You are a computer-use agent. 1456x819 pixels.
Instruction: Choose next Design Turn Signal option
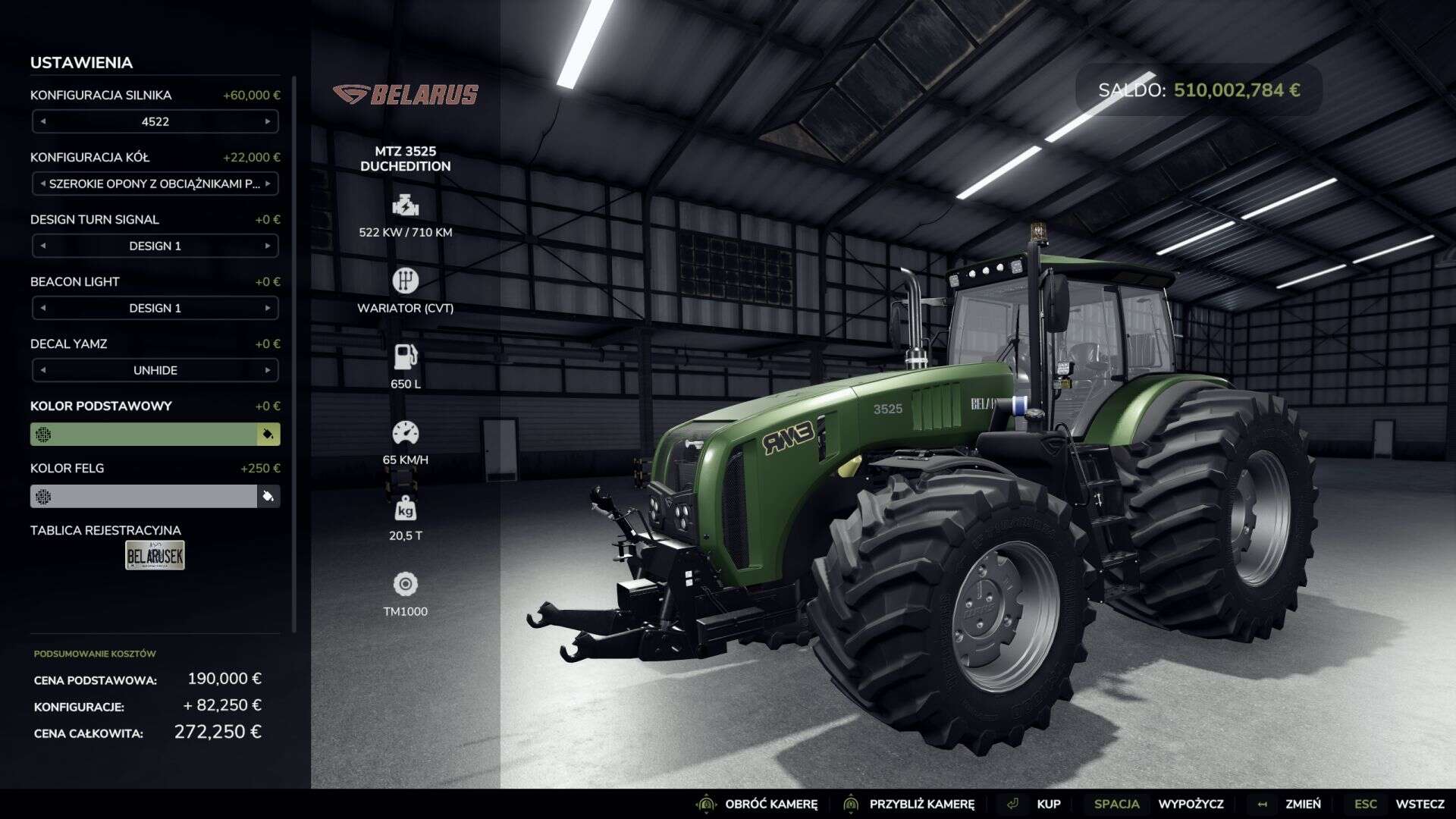click(268, 246)
